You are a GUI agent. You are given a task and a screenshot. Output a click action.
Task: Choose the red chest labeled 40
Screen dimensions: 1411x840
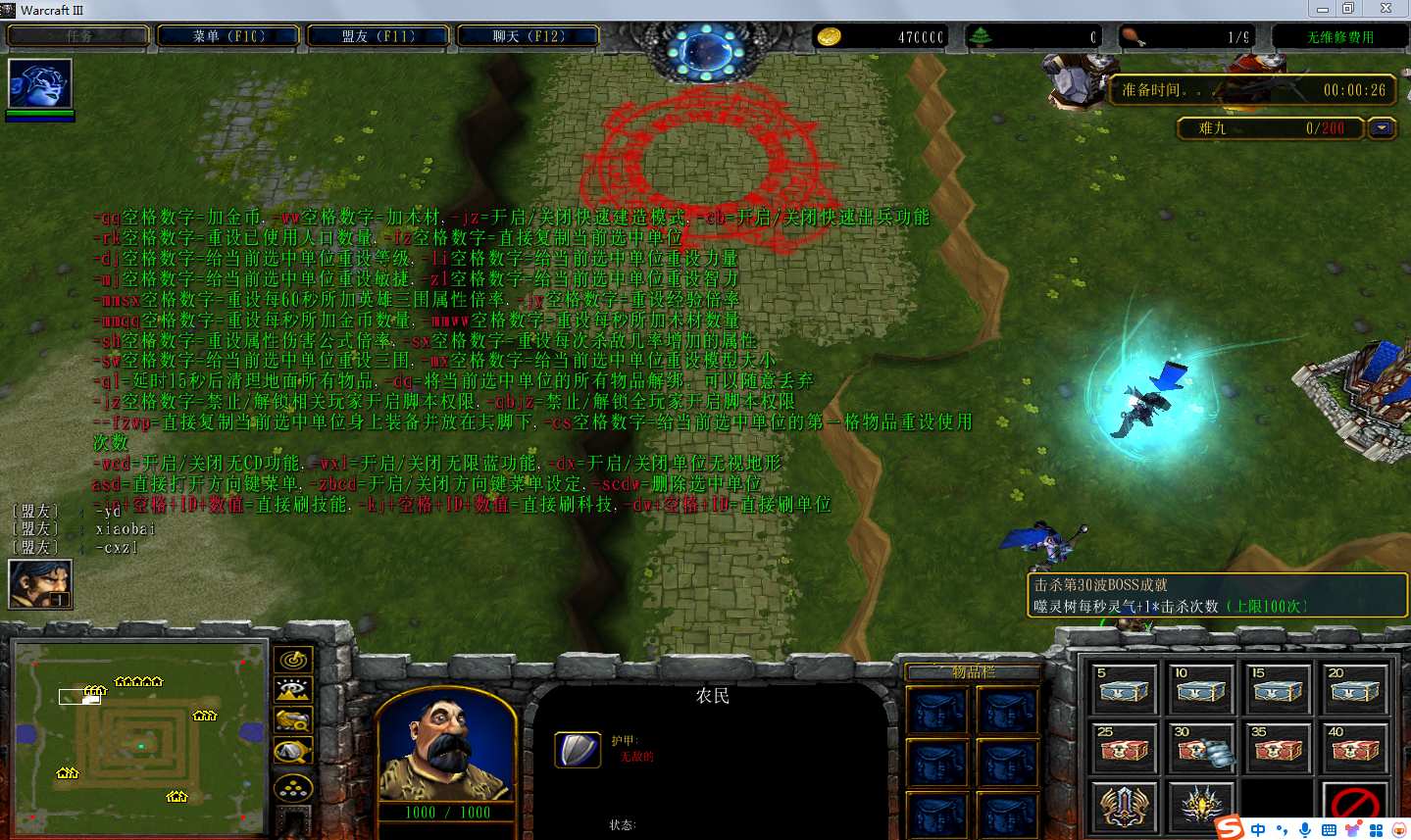pyautogui.click(x=1355, y=748)
